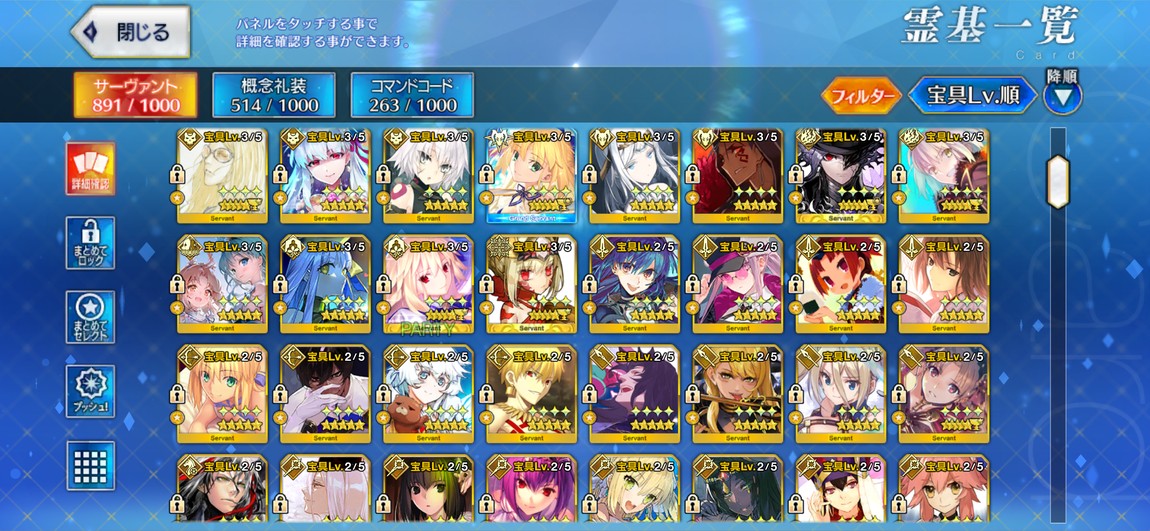Viewport: 1150px width, 531px height.
Task: Click the まとめてロック bulk lock button
Action: [90, 243]
